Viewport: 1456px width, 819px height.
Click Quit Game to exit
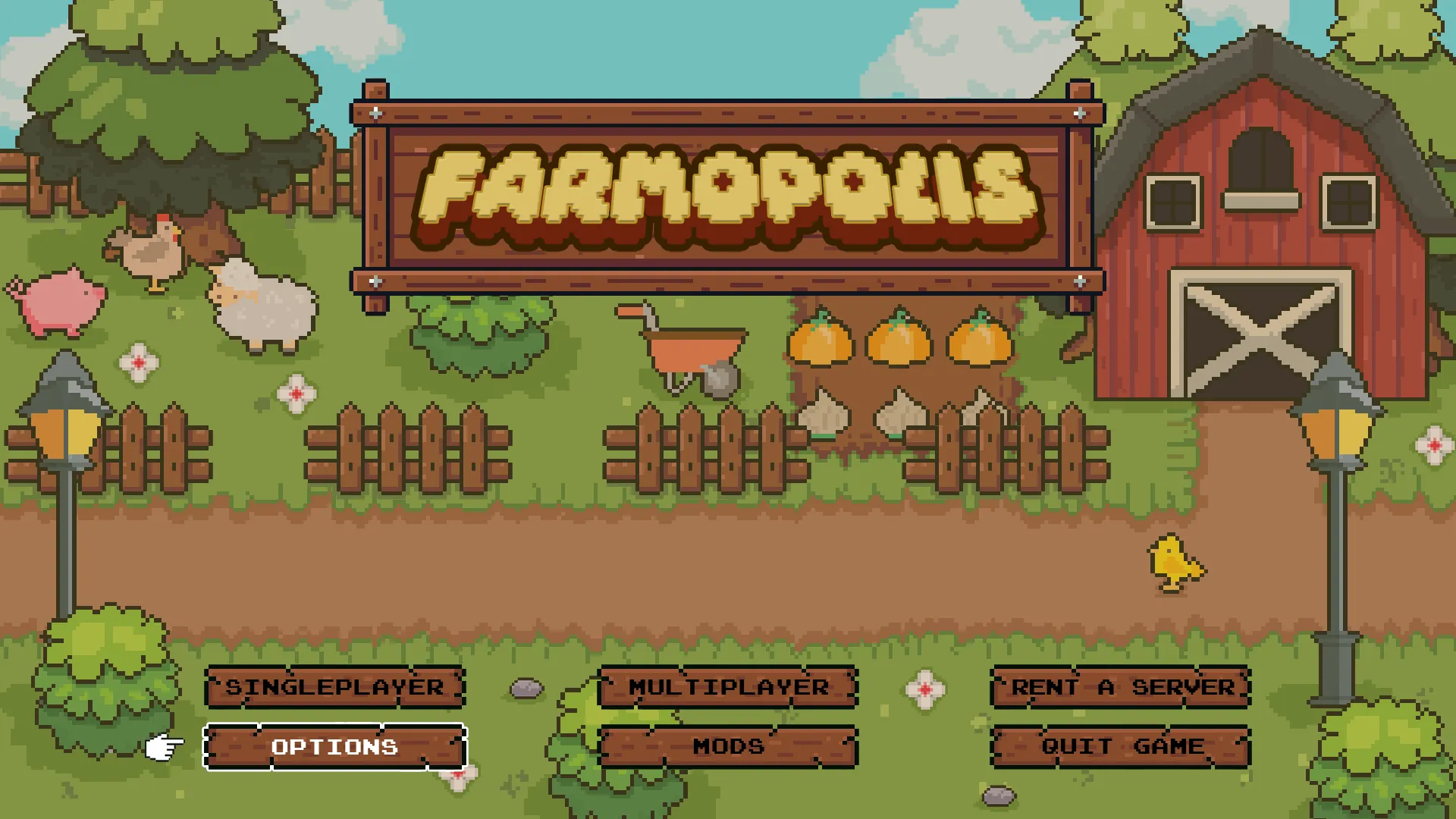[1120, 745]
